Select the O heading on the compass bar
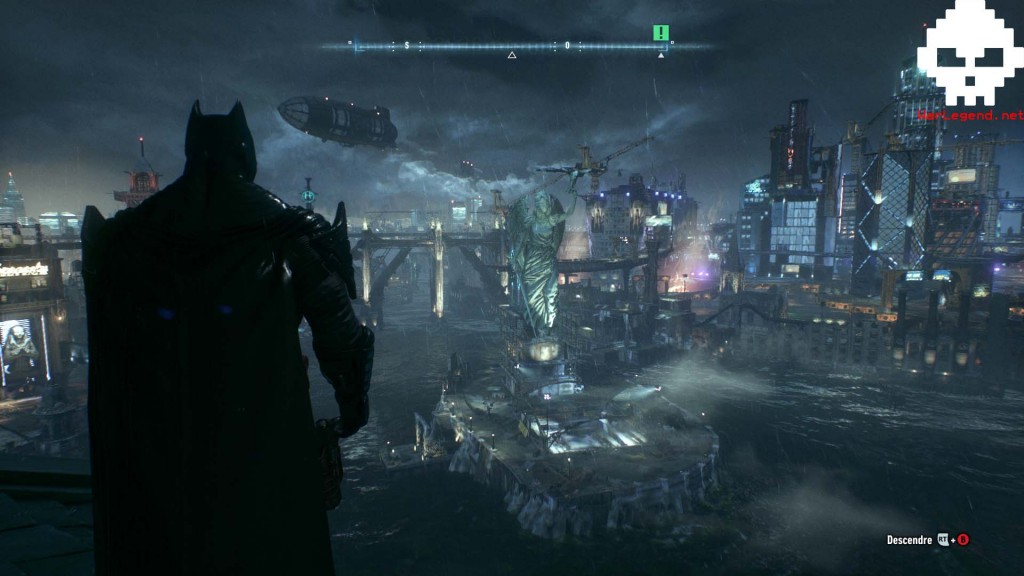Viewport: 1024px width, 576px height. pyautogui.click(x=567, y=46)
